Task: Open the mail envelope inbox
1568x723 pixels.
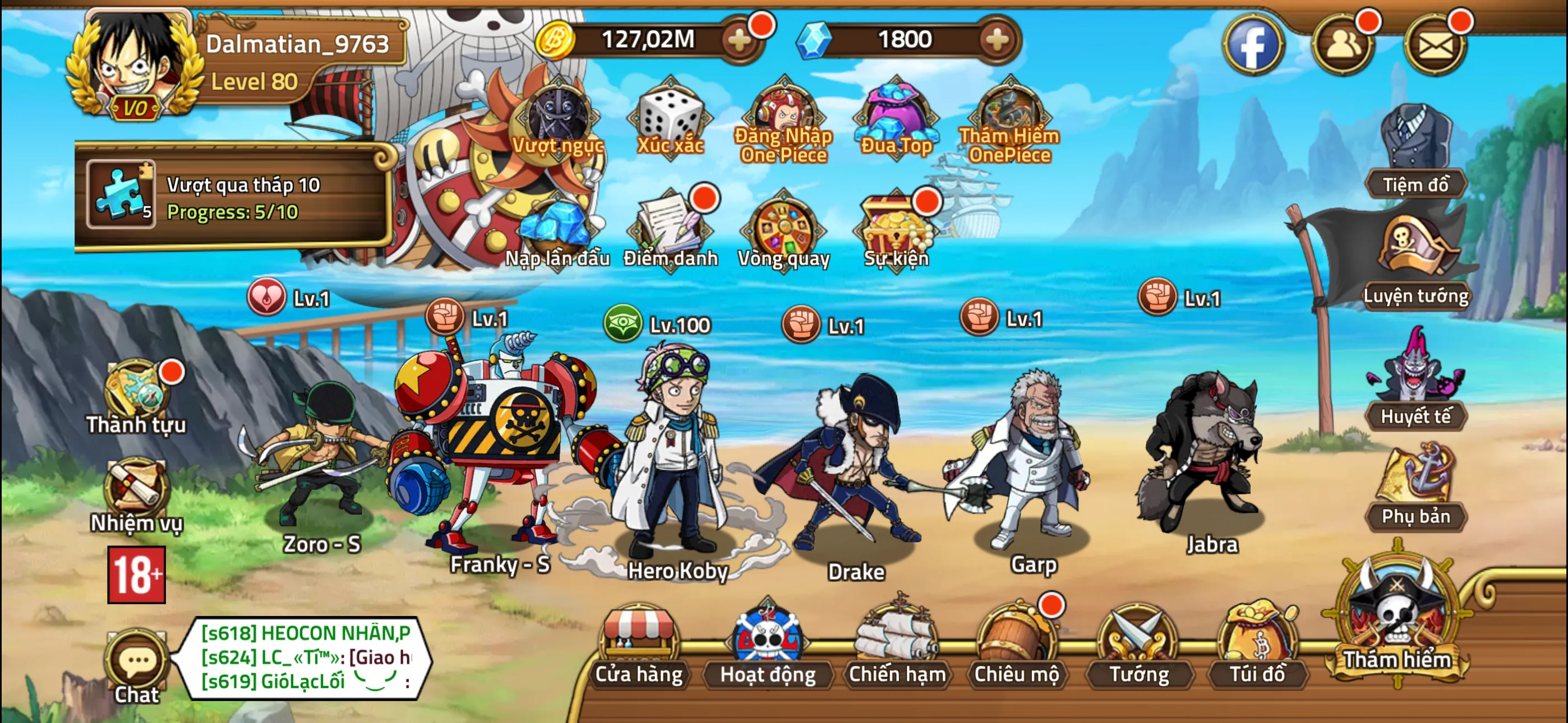Action: (x=1435, y=44)
